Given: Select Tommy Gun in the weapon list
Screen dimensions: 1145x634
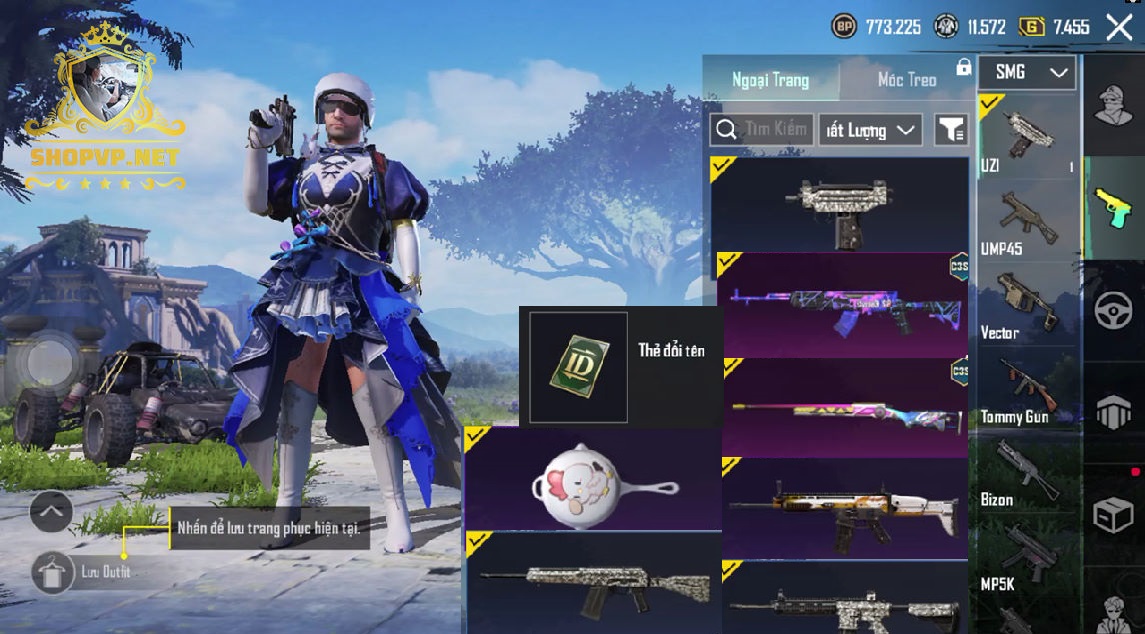Looking at the screenshot, I should (1027, 390).
